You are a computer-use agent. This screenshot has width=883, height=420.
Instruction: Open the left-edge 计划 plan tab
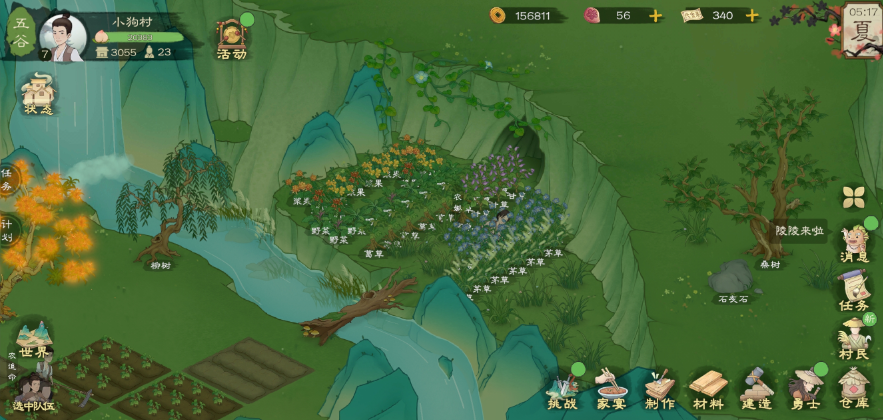8,228
